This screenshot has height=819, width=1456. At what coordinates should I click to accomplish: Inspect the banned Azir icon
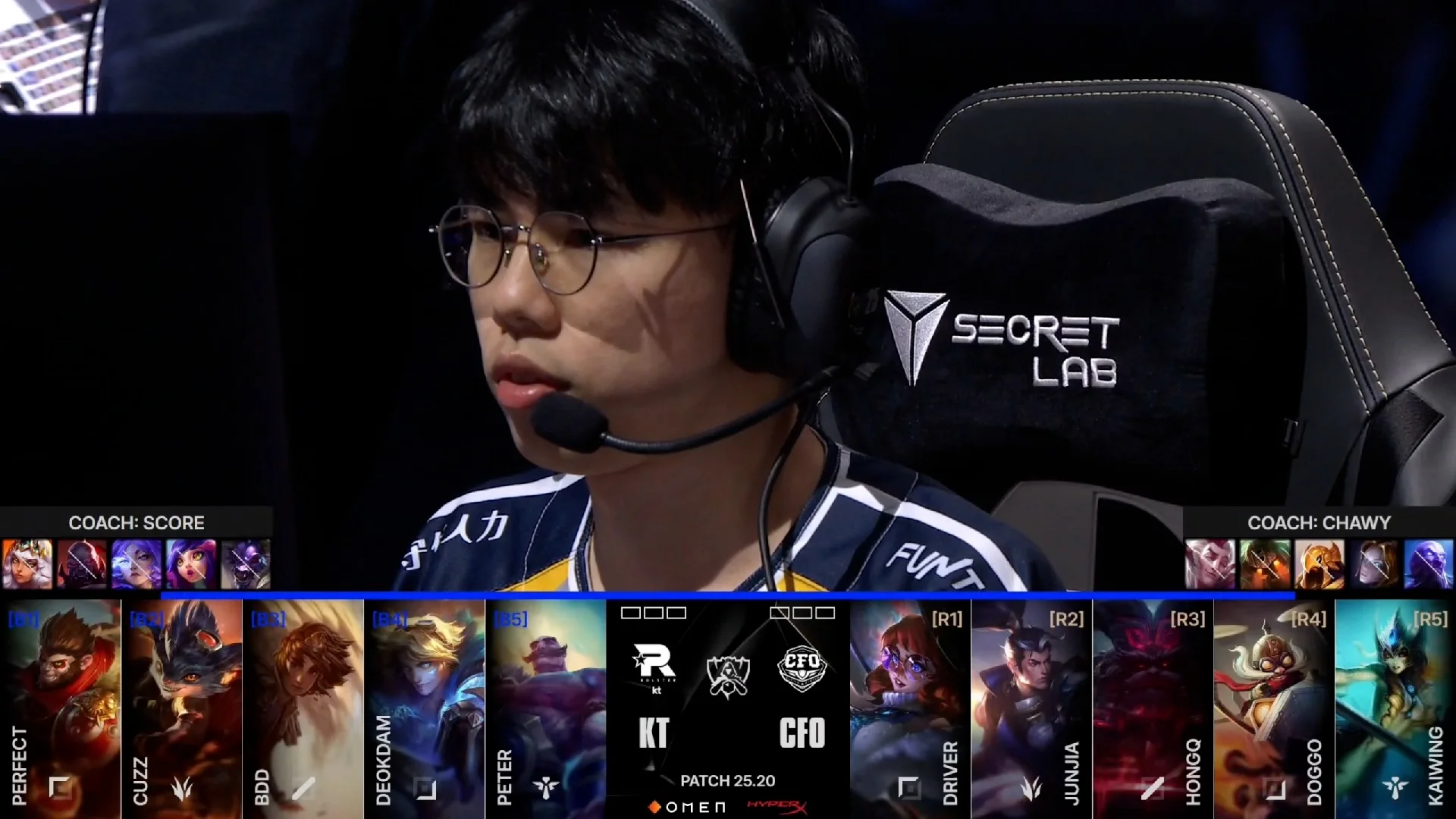(x=1319, y=564)
